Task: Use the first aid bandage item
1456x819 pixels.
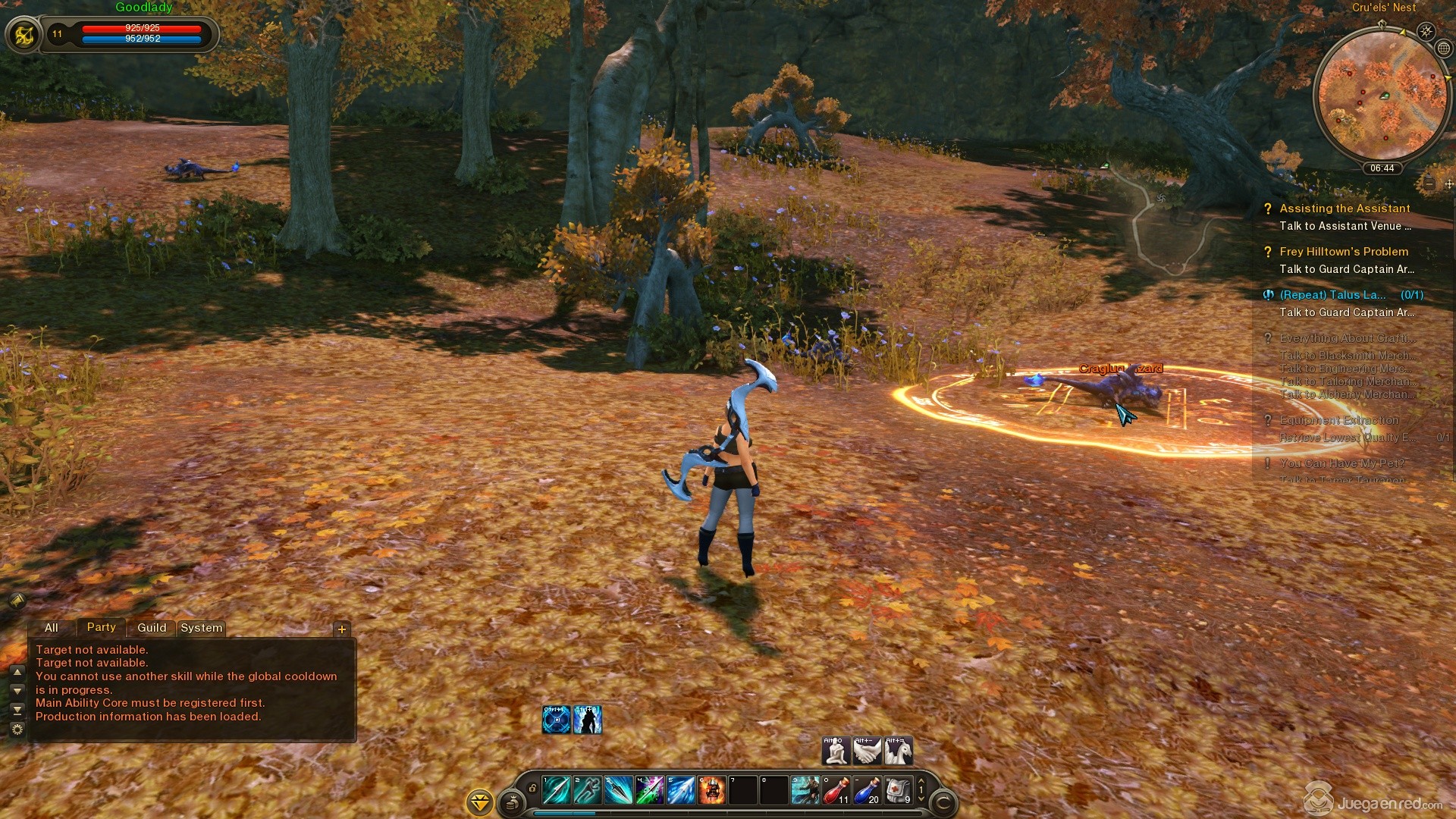Action: click(898, 790)
